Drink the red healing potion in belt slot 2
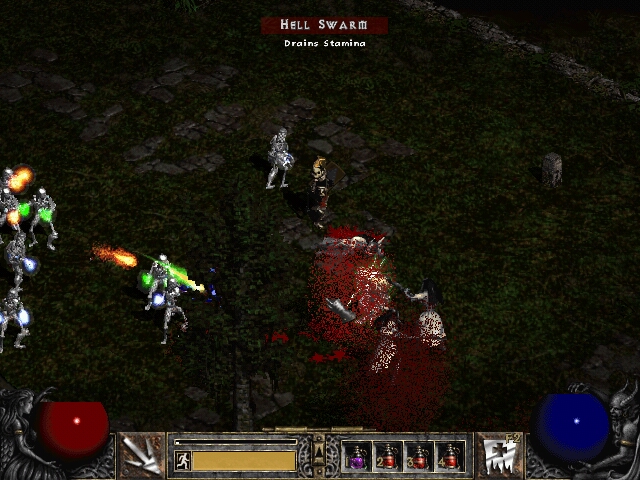Screen dimensions: 640x480 [388, 457]
